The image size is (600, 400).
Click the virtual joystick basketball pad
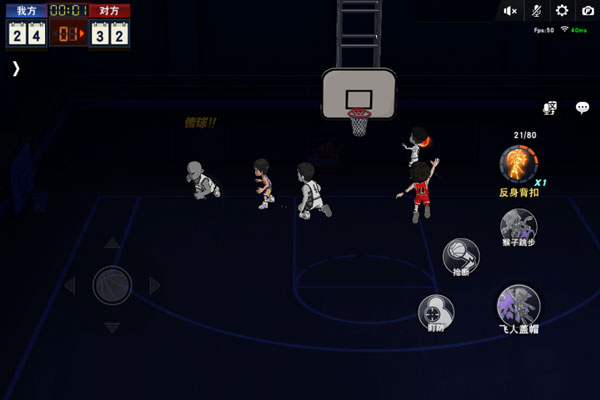click(x=112, y=286)
